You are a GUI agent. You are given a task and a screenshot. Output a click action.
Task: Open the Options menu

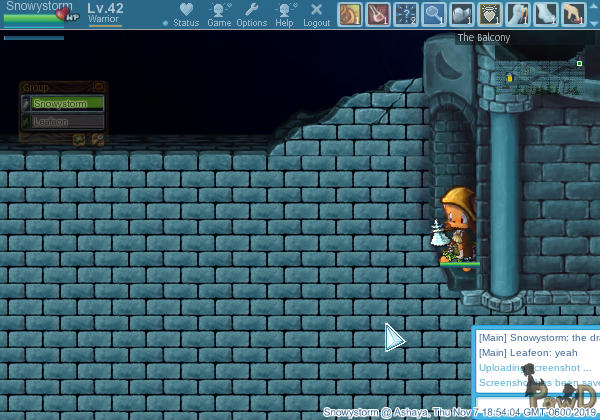(251, 14)
